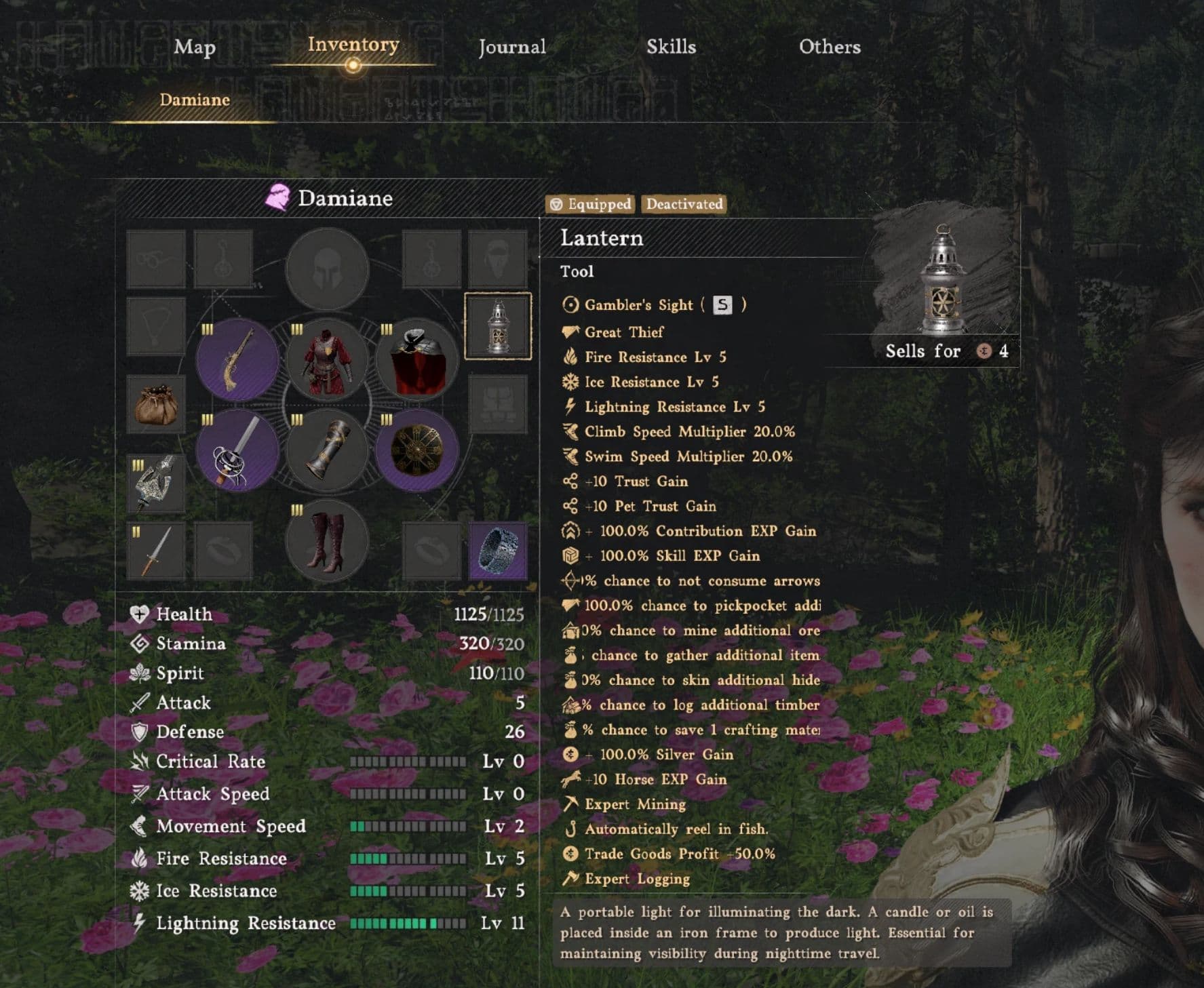Click the Inventory tab
The image size is (1204, 988).
click(x=353, y=45)
